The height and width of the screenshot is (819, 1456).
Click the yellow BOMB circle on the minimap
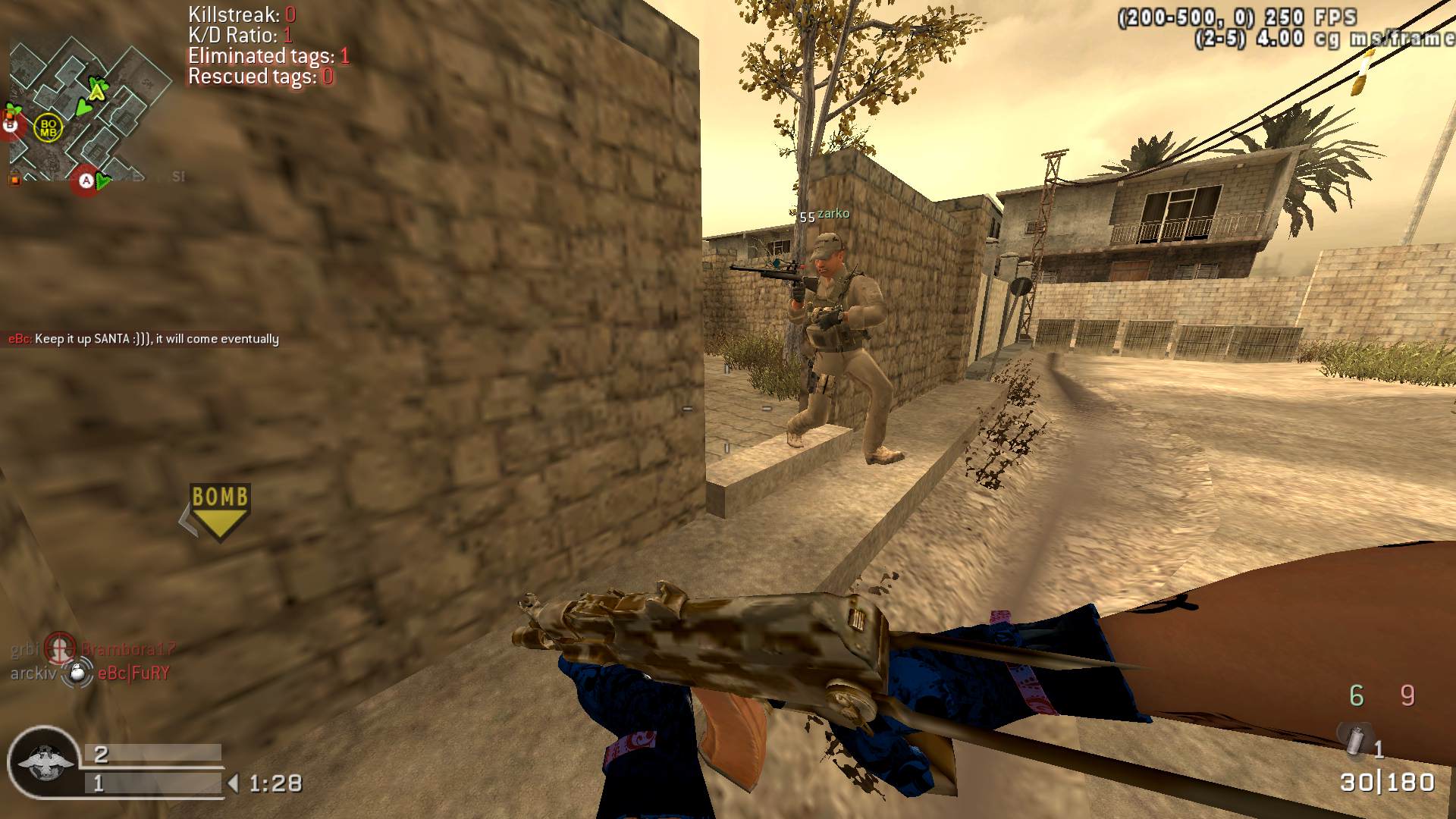(49, 127)
